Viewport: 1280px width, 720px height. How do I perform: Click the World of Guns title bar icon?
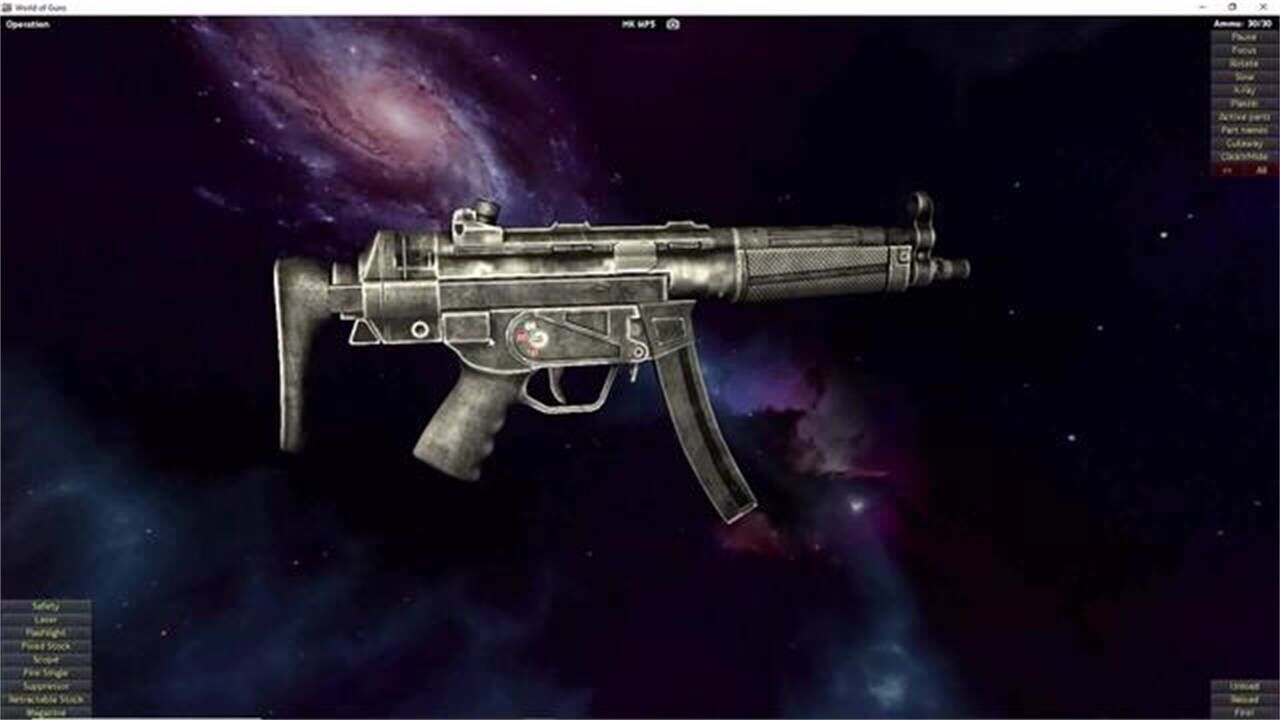(8, 5)
